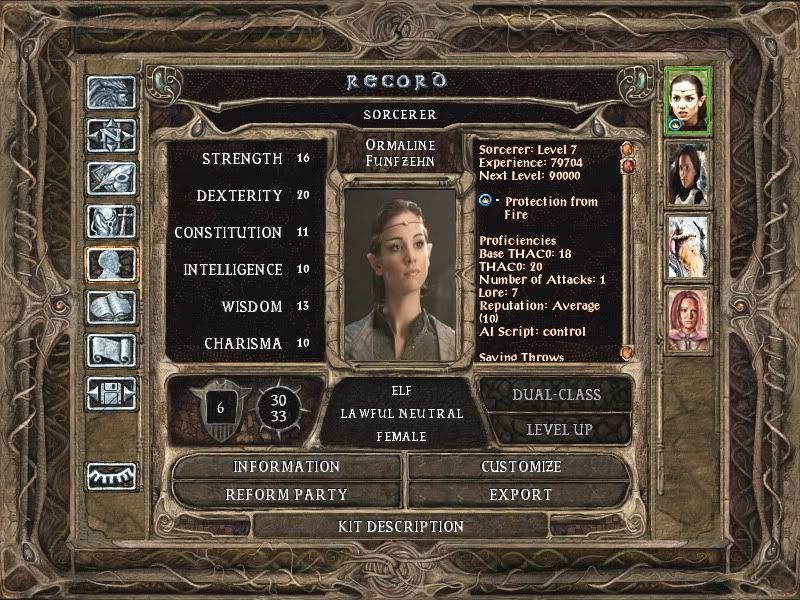The width and height of the screenshot is (800, 600).
Task: Open the priest scroll icon
Action: click(x=108, y=350)
